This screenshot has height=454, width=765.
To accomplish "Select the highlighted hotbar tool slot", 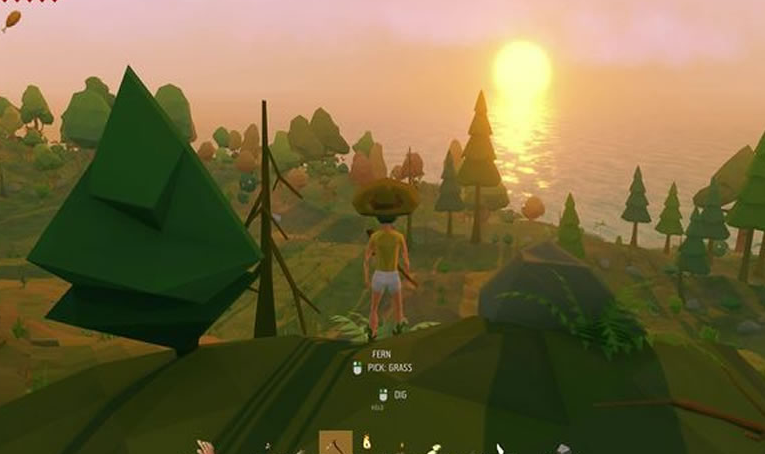I will [335, 443].
